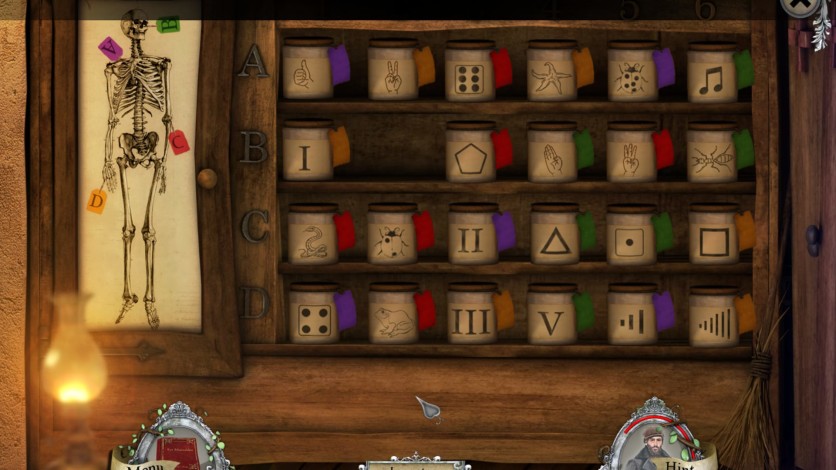Click the square jar

point(713,237)
